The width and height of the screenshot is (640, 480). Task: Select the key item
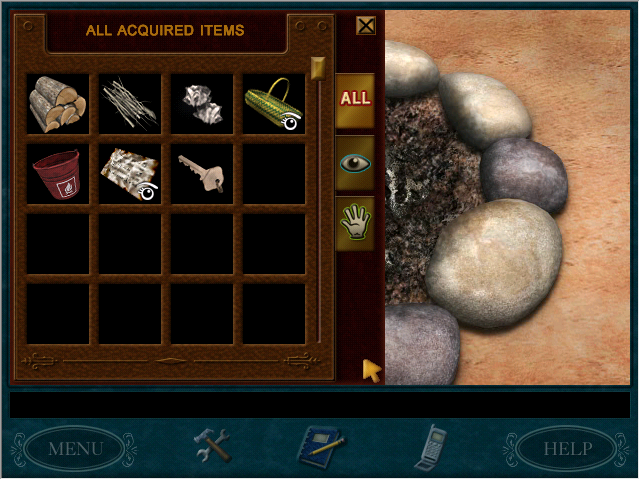pos(202,174)
